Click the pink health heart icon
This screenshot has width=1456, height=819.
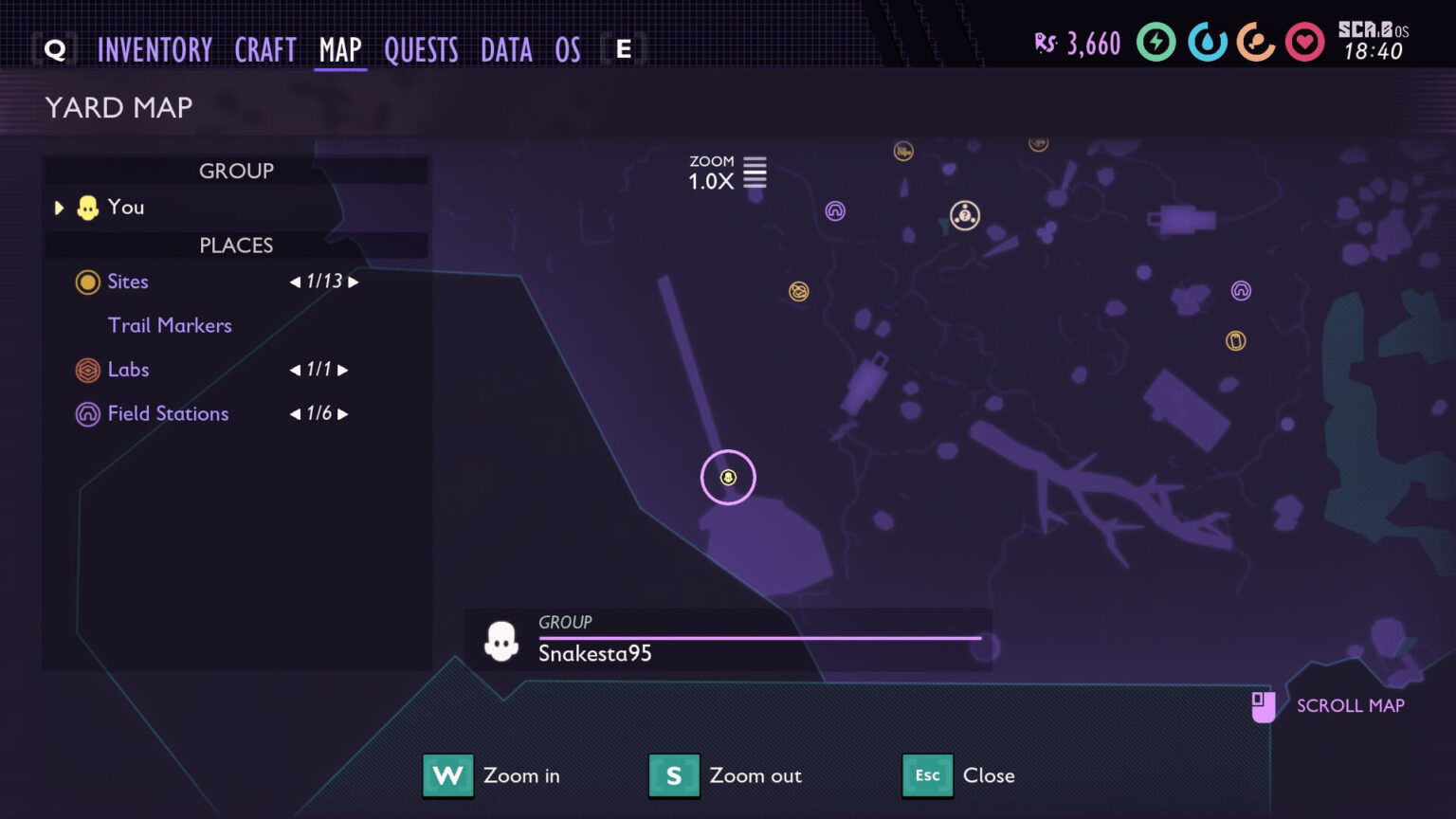point(1305,43)
